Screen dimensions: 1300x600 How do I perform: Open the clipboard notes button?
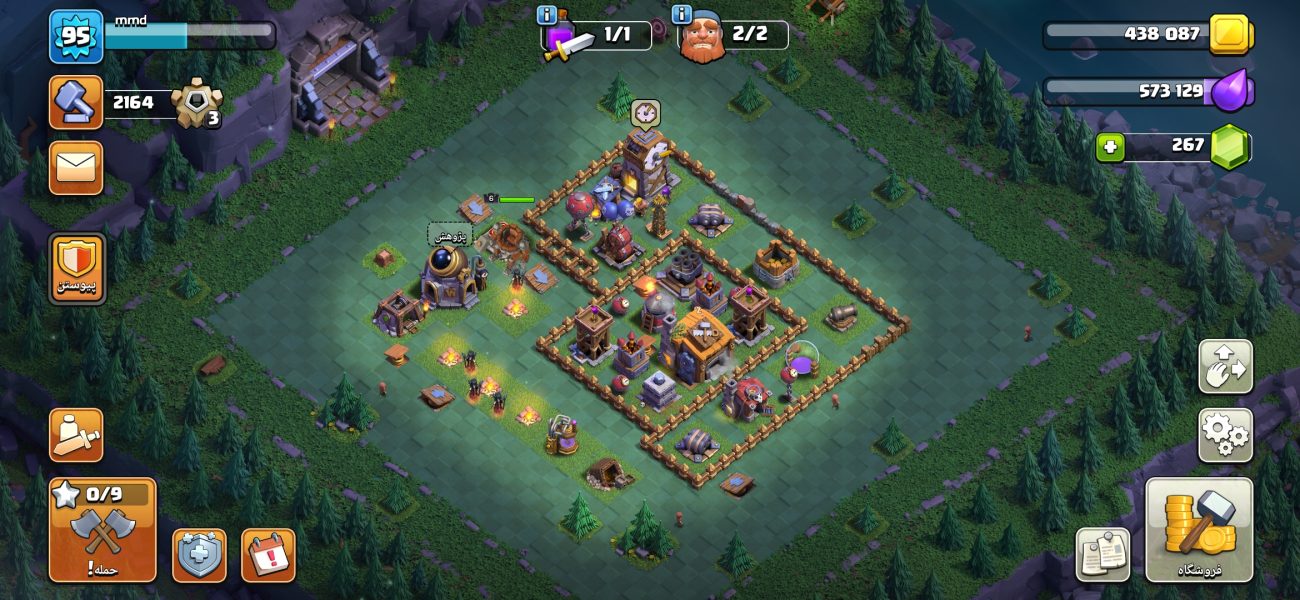pos(1102,555)
